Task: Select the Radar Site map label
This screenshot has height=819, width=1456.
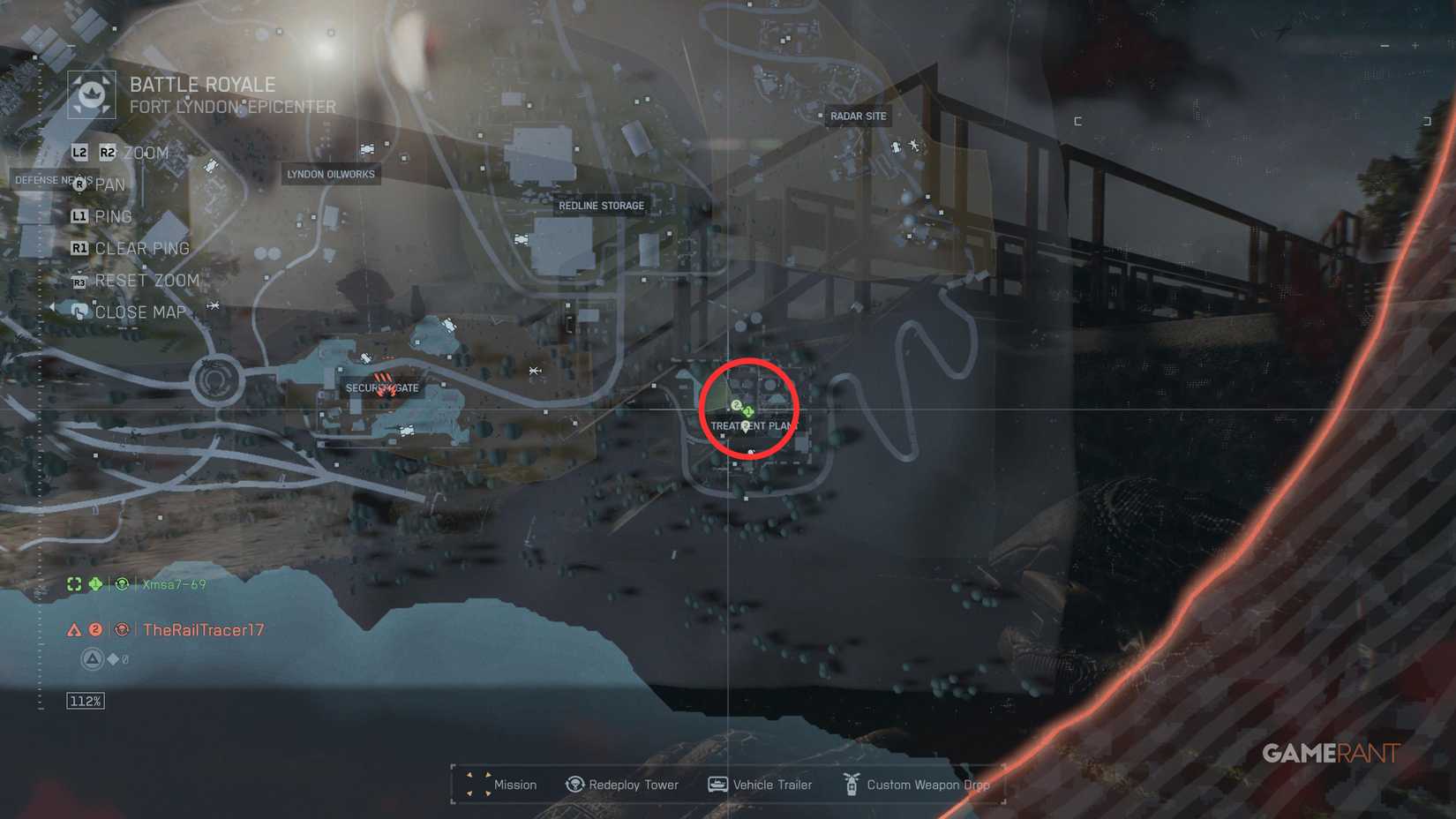Action: point(858,116)
